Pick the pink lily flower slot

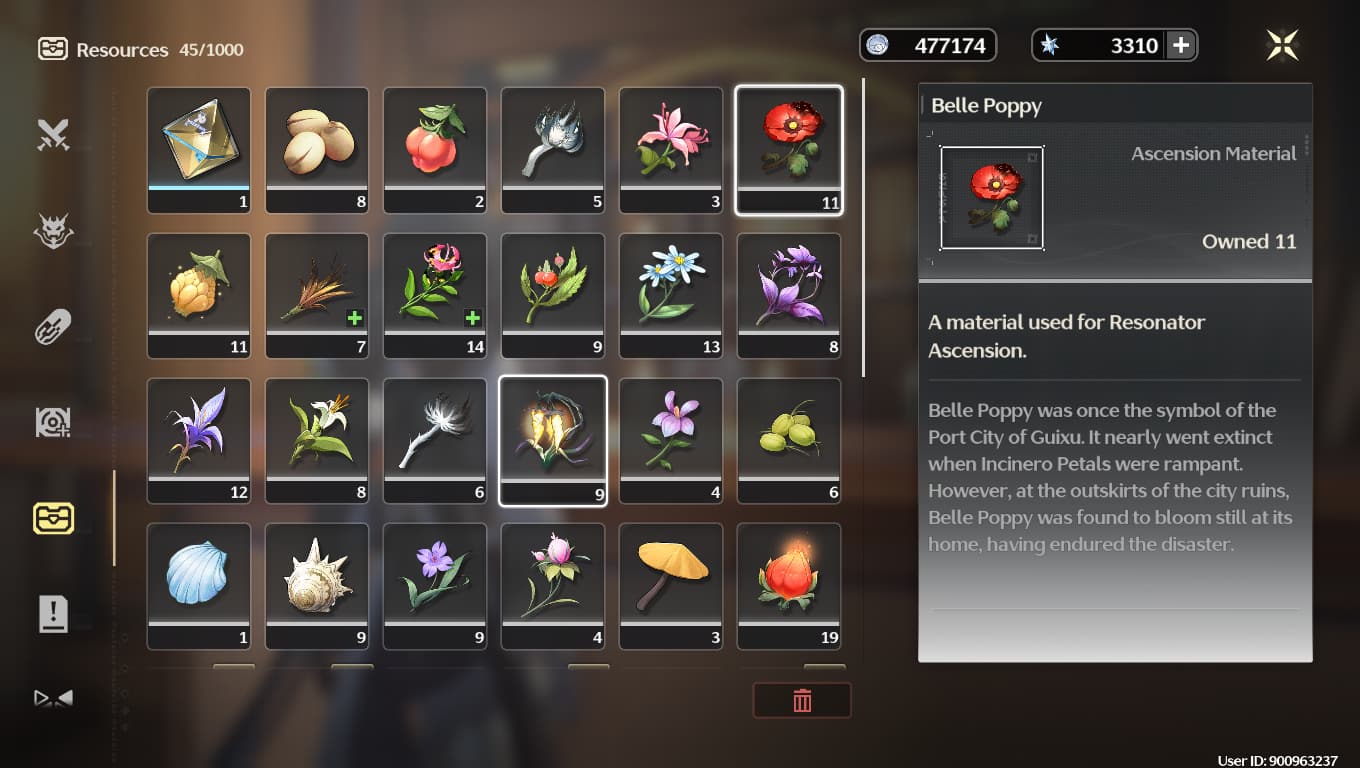click(x=671, y=150)
